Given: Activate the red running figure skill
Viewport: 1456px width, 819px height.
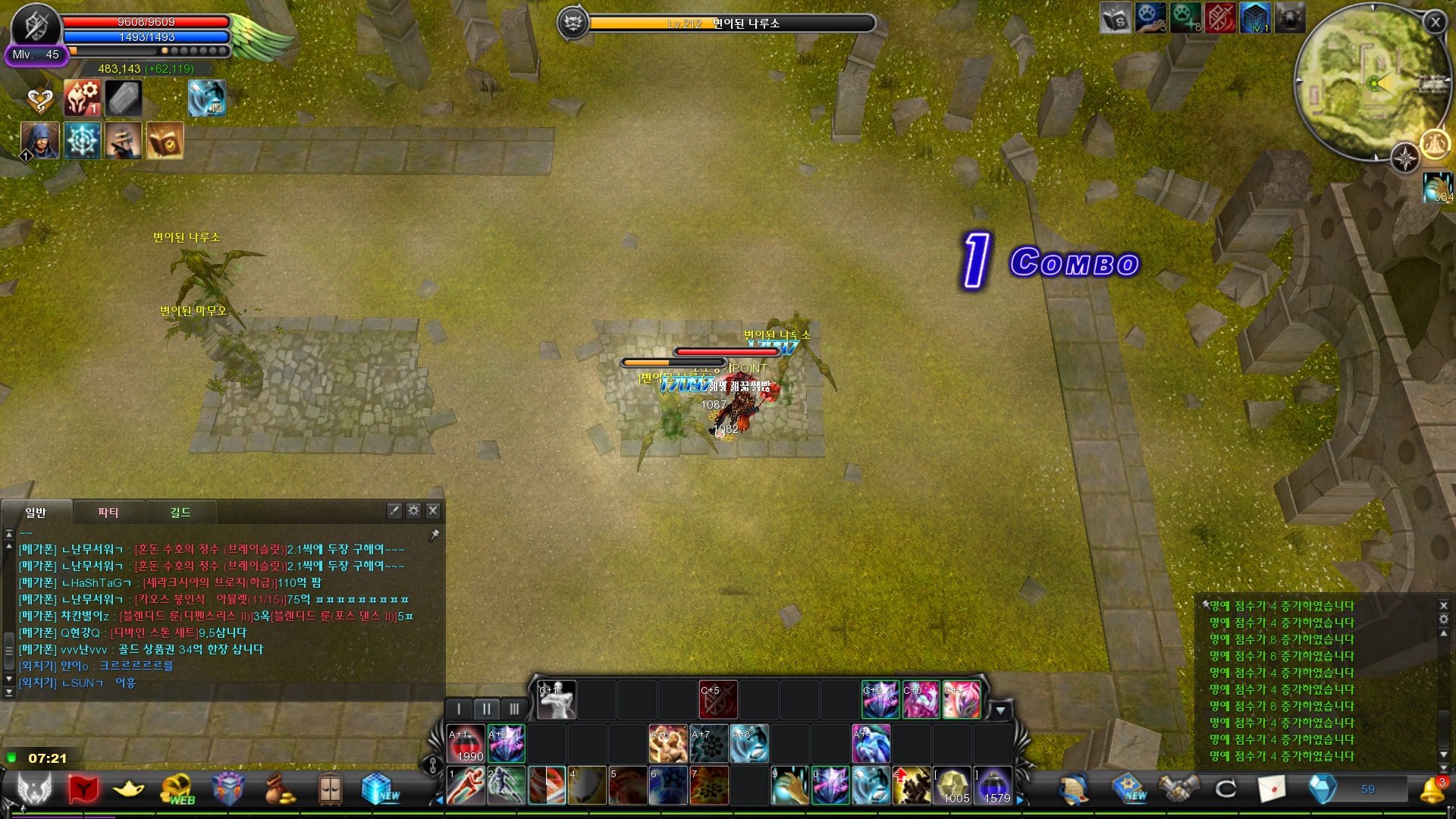Looking at the screenshot, I should pos(466,786).
